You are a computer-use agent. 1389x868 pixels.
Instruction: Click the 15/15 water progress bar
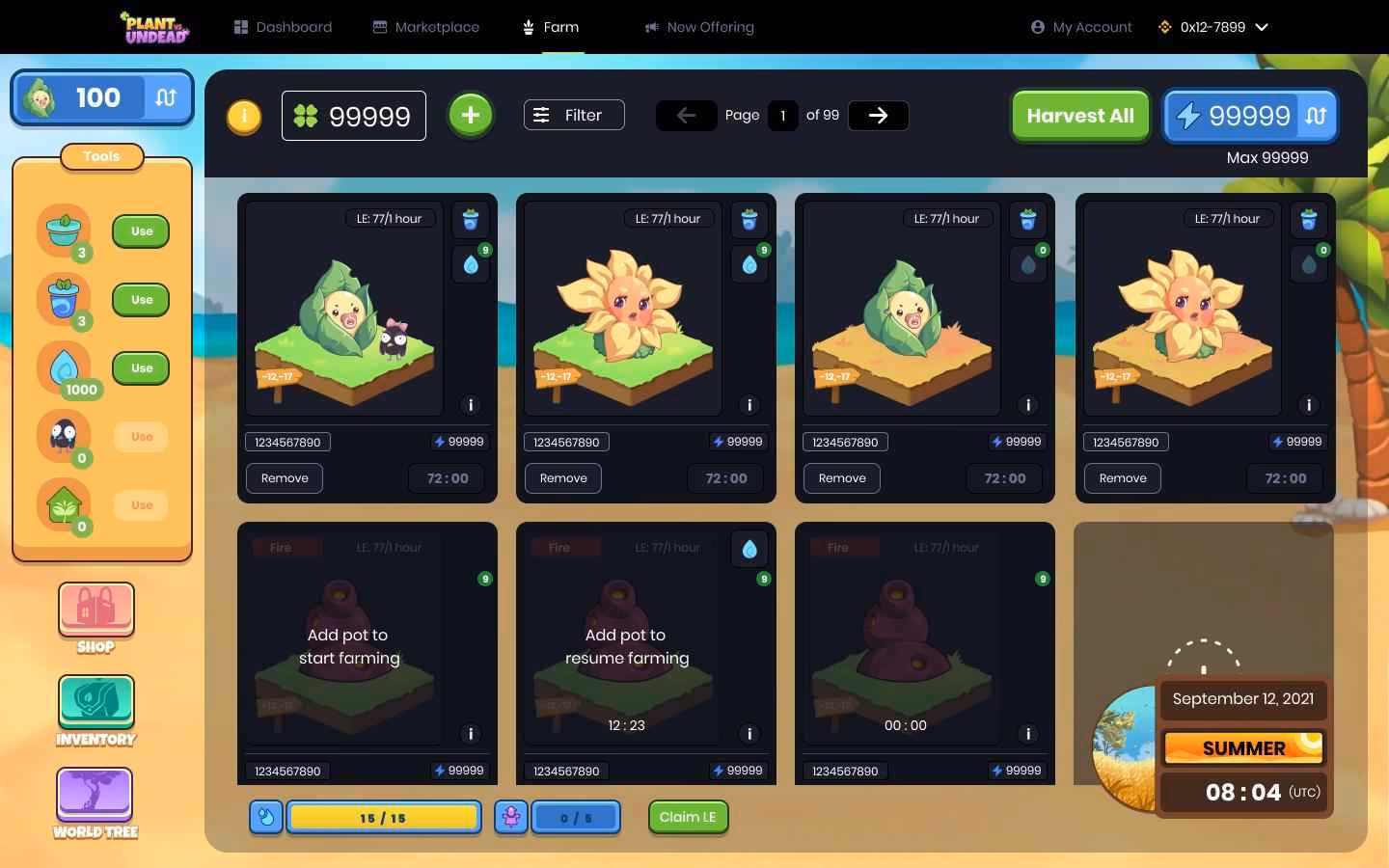point(383,817)
